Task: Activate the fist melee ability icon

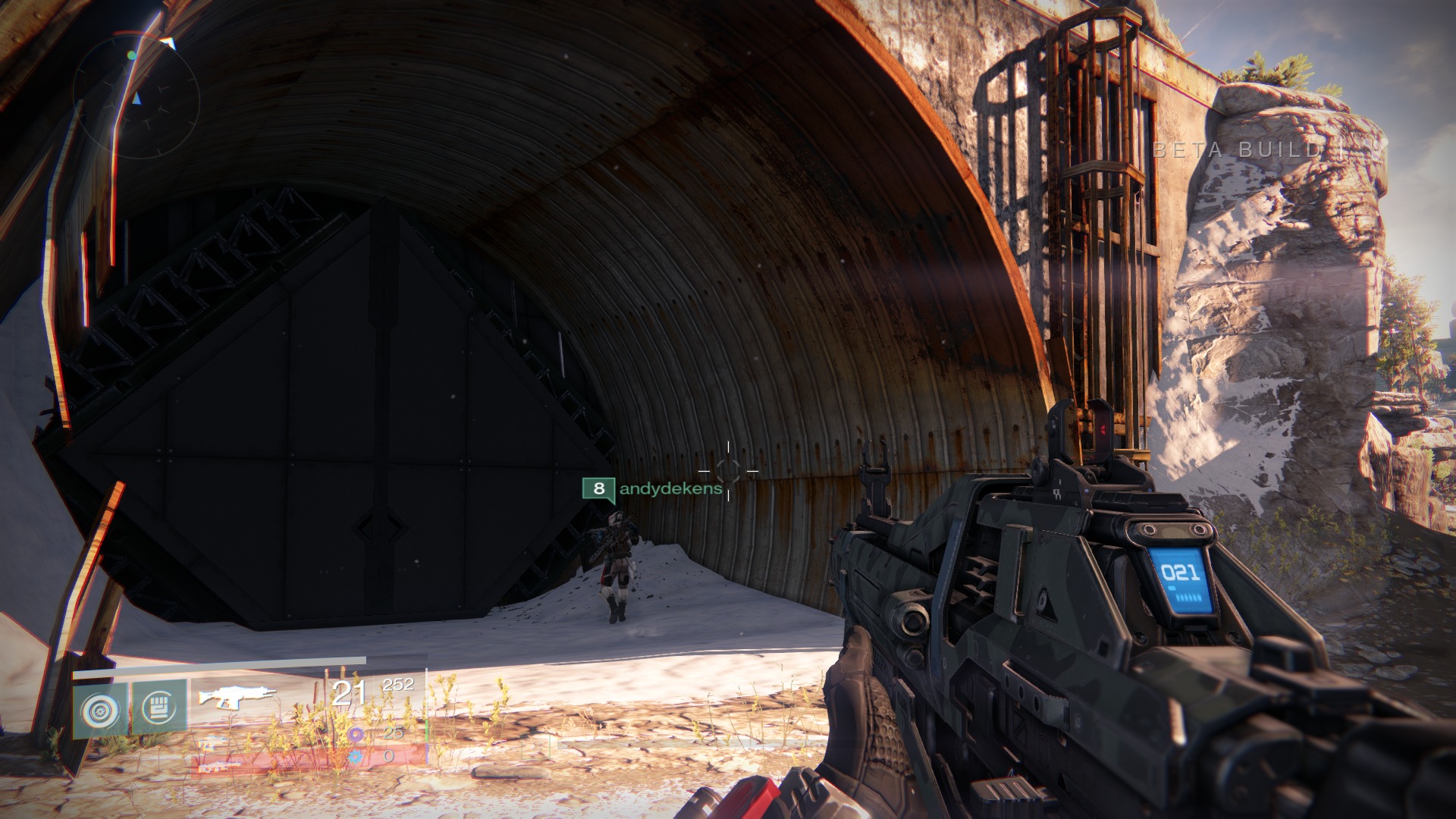Action: point(159,707)
